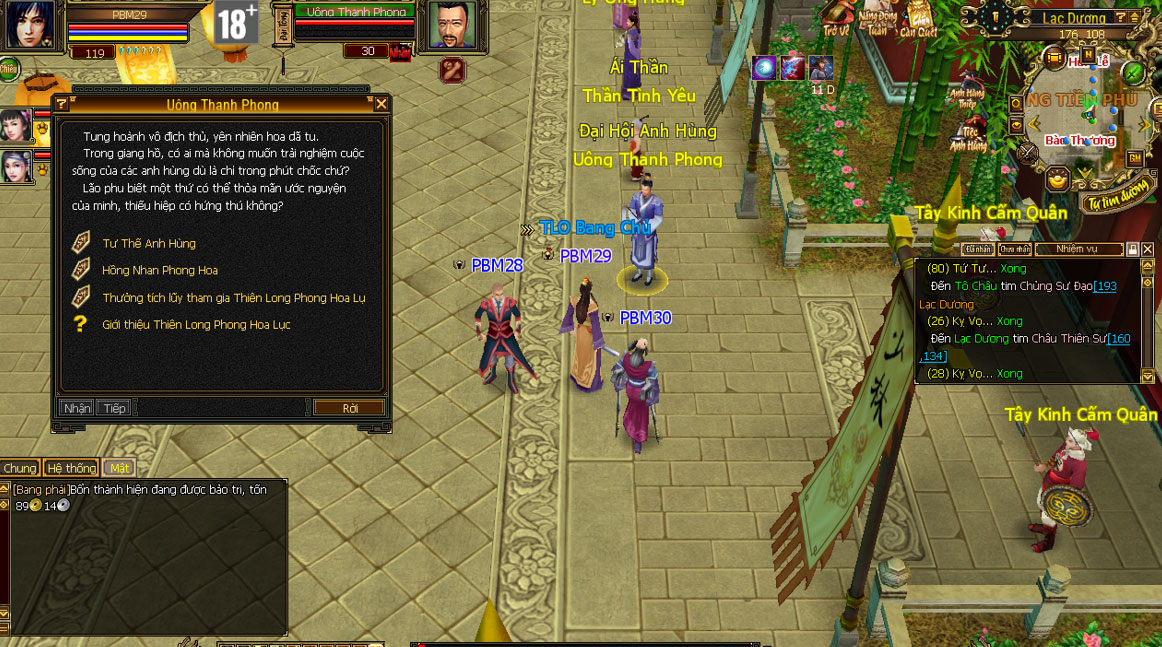1162x647 pixels.
Task: Open help for the Uông Thanh Phong dialogue
Action: pyautogui.click(x=62, y=104)
